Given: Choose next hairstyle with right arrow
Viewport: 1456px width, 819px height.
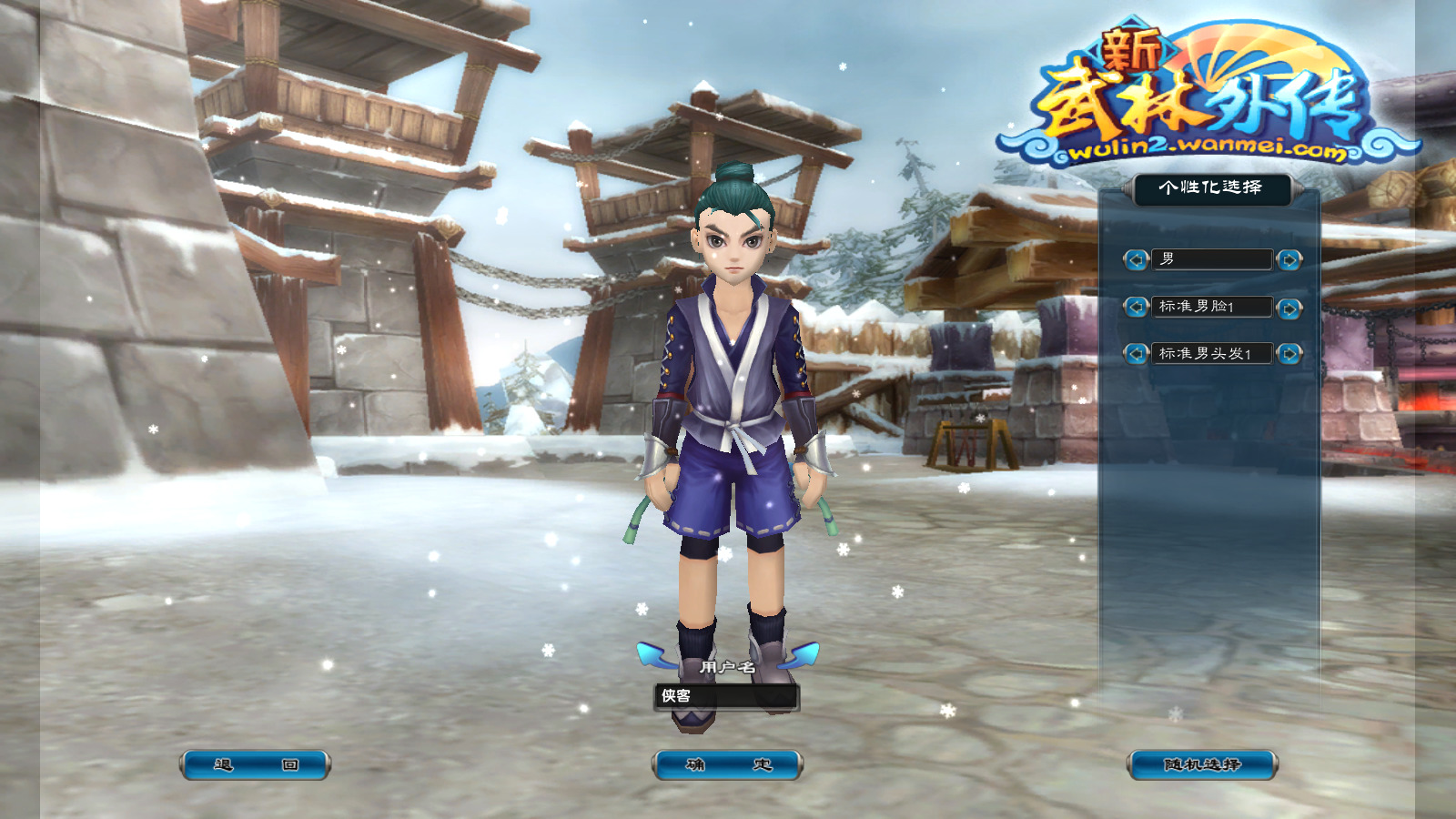Looking at the screenshot, I should pos(1289,353).
